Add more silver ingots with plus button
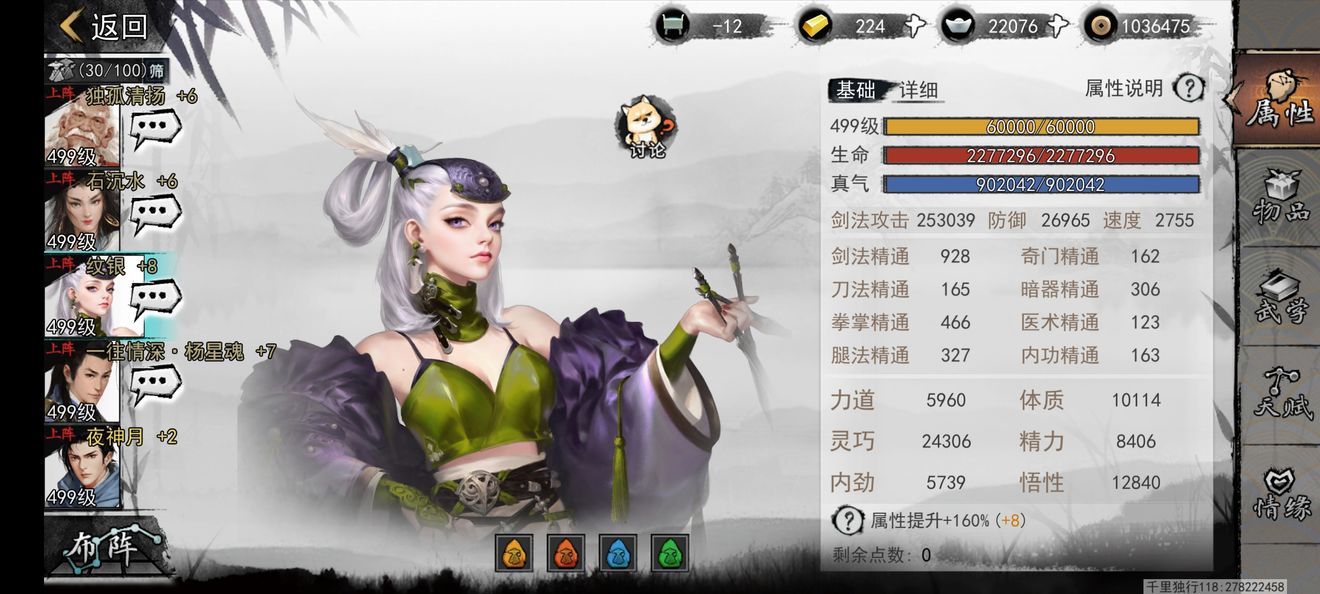 point(1059,27)
